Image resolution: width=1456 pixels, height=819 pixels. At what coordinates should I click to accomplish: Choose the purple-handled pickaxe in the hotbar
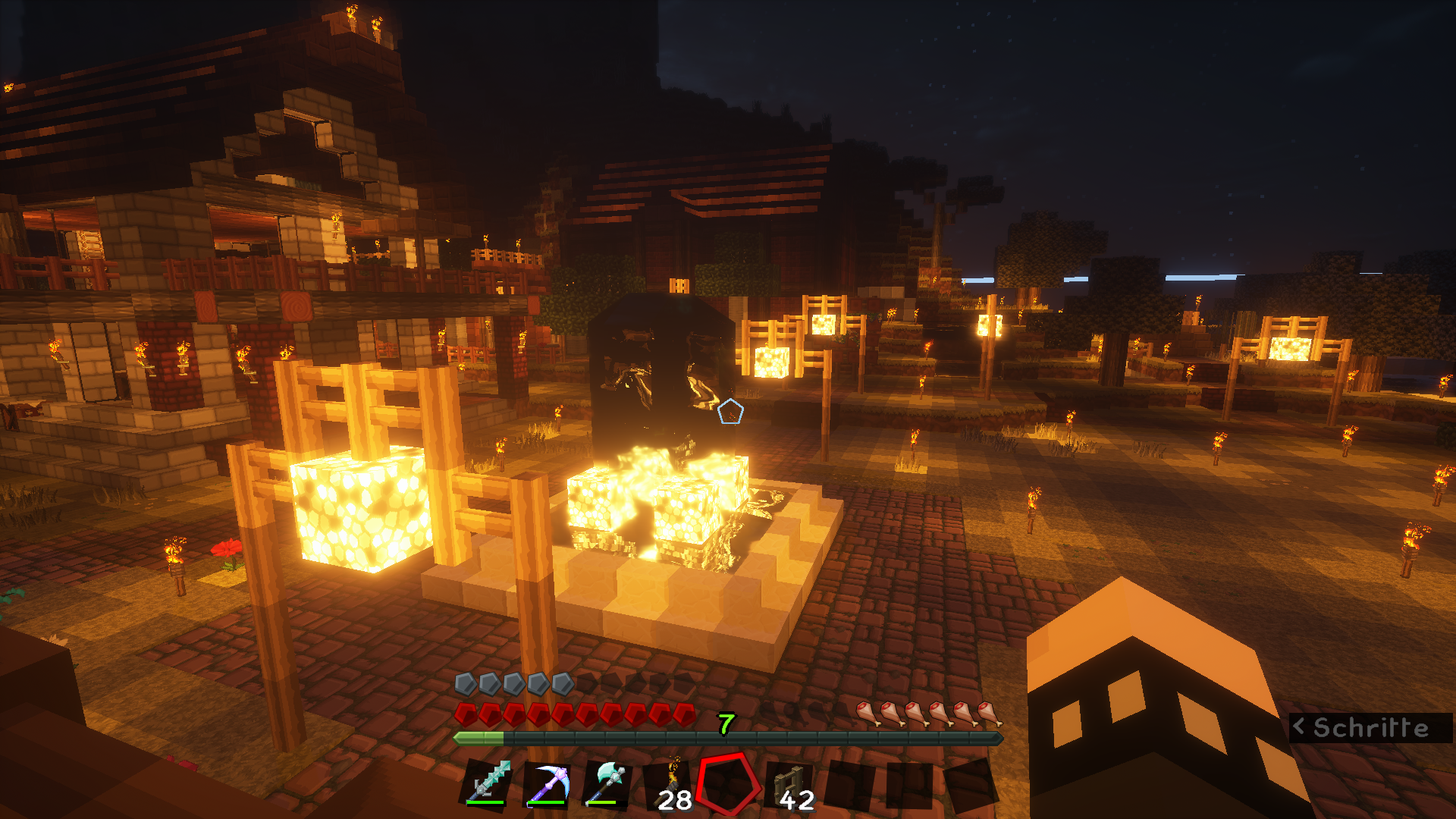pyautogui.click(x=548, y=783)
